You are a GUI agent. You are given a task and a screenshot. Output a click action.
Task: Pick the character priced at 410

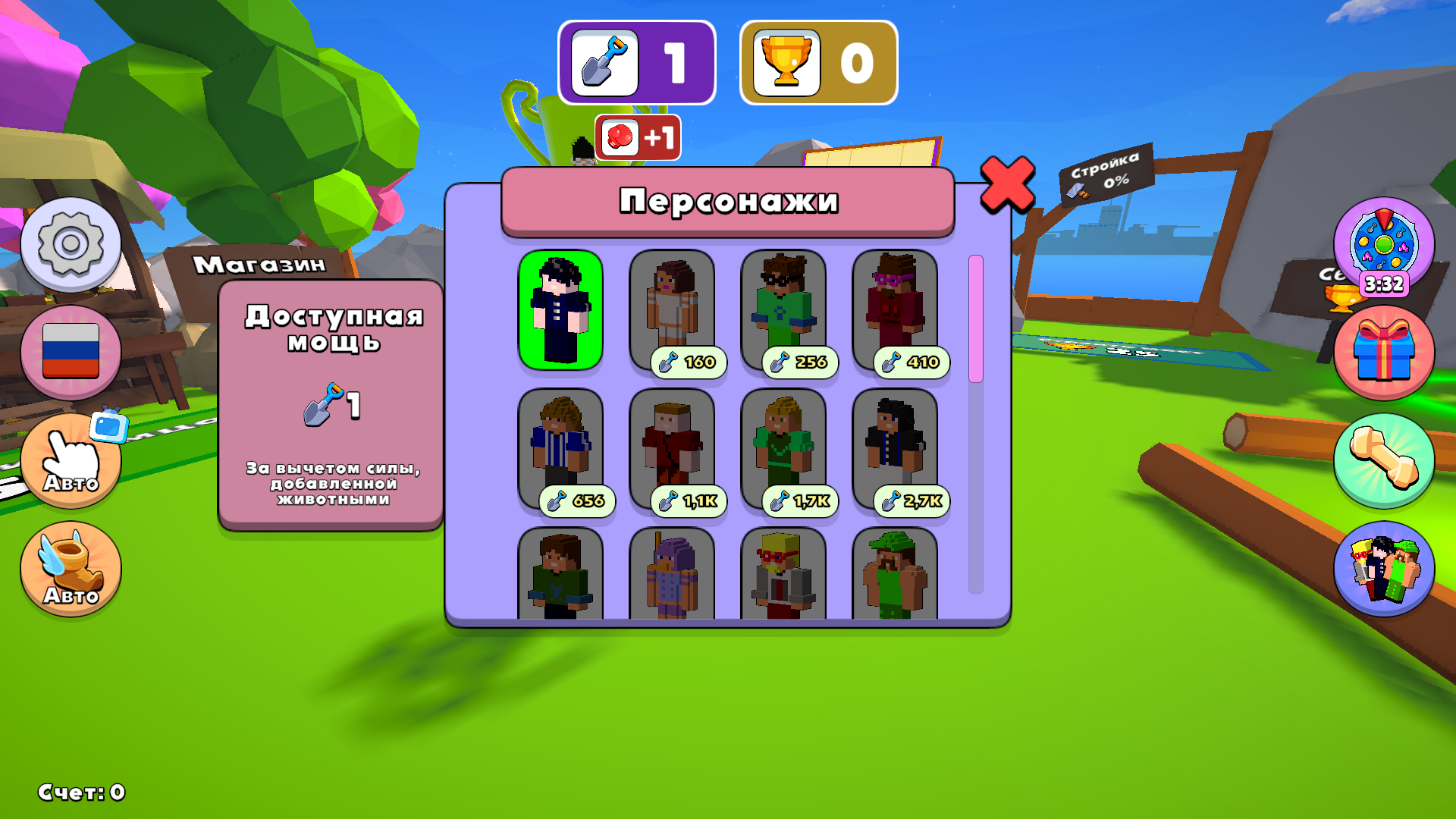[895, 309]
